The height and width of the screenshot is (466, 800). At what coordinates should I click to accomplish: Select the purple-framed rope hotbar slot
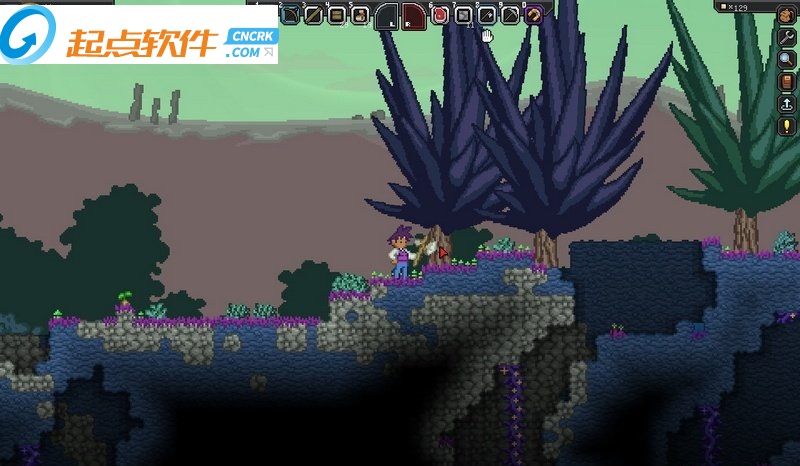534,14
